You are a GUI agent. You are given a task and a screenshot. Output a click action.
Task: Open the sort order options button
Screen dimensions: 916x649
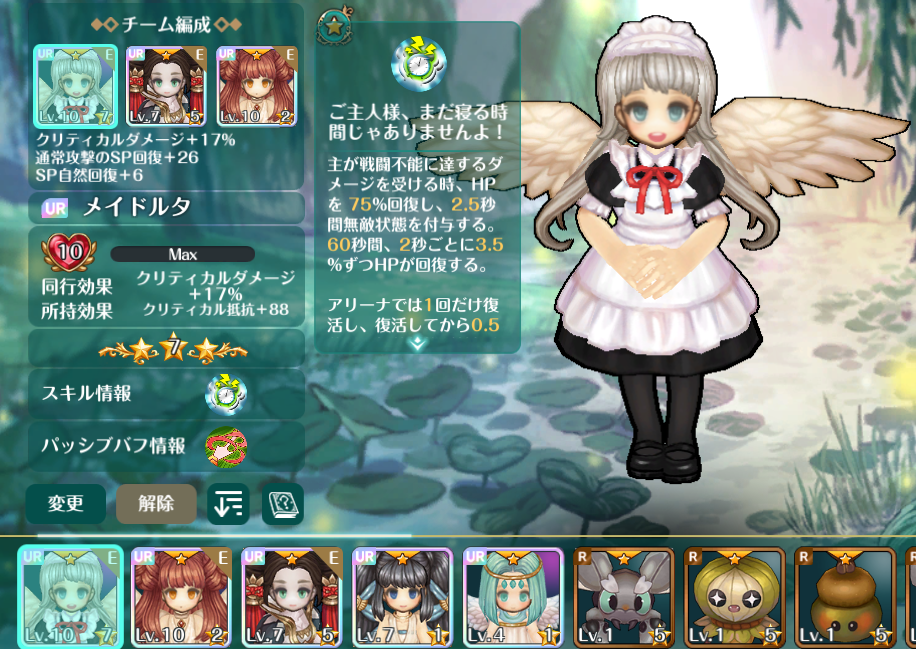[228, 505]
